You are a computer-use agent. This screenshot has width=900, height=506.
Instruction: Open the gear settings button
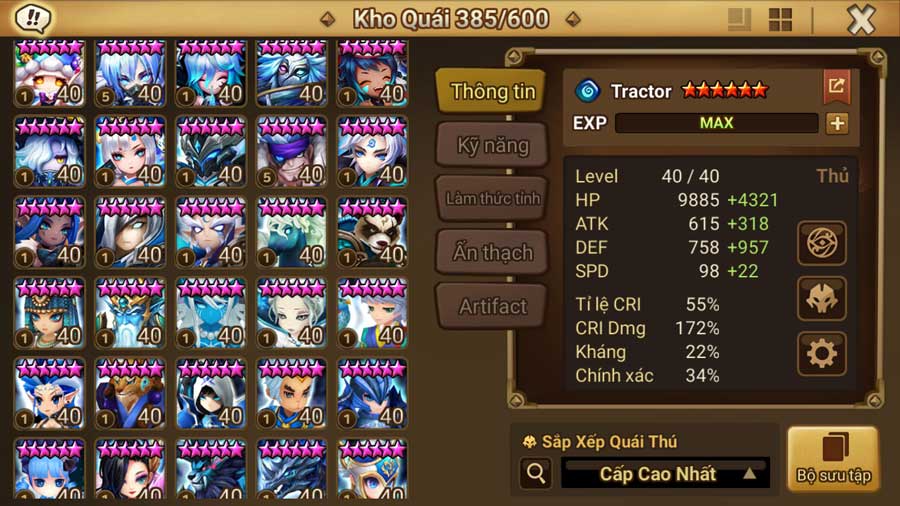[822, 354]
